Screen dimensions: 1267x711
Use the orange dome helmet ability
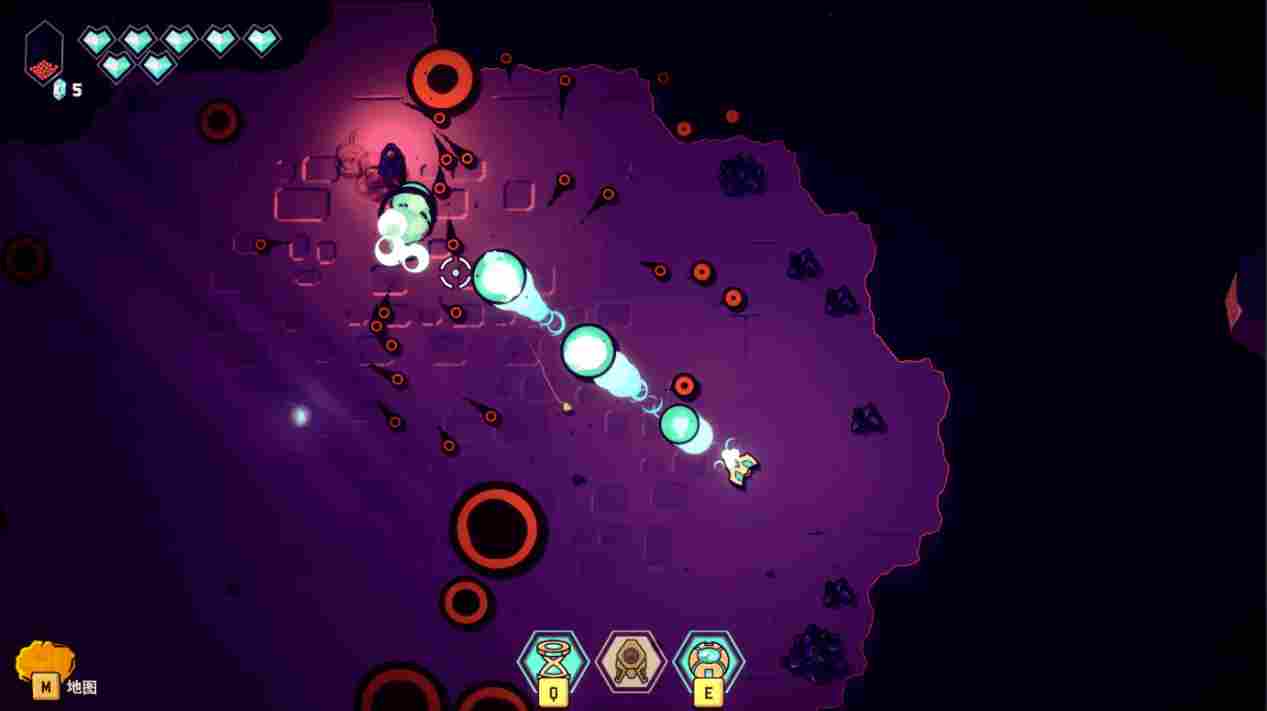coord(709,660)
